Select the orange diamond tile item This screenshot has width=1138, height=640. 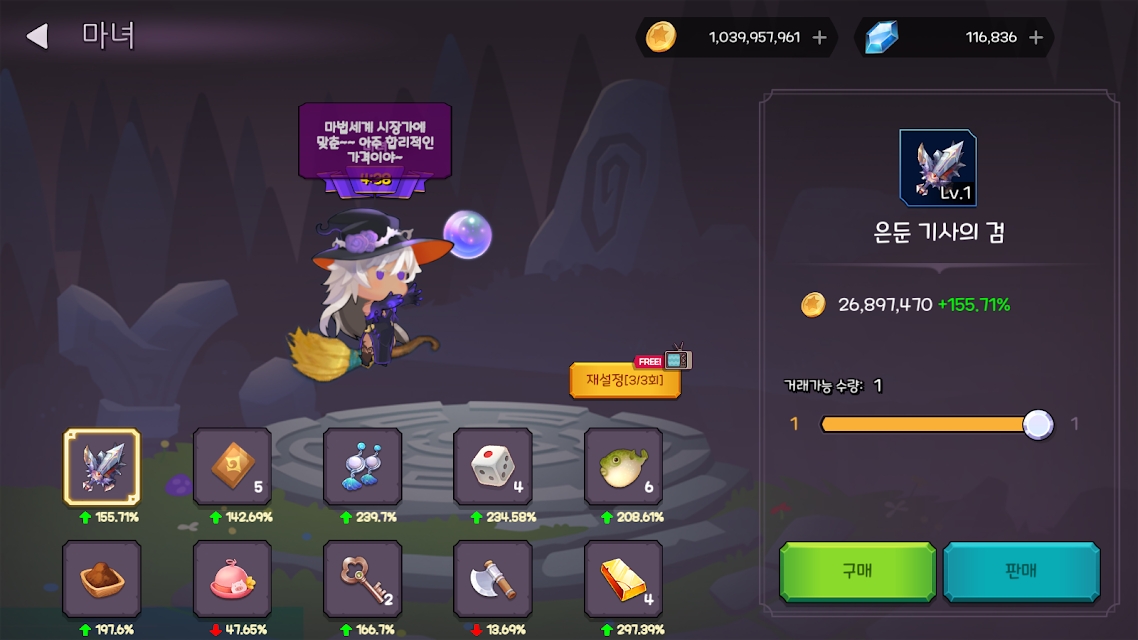coord(232,467)
